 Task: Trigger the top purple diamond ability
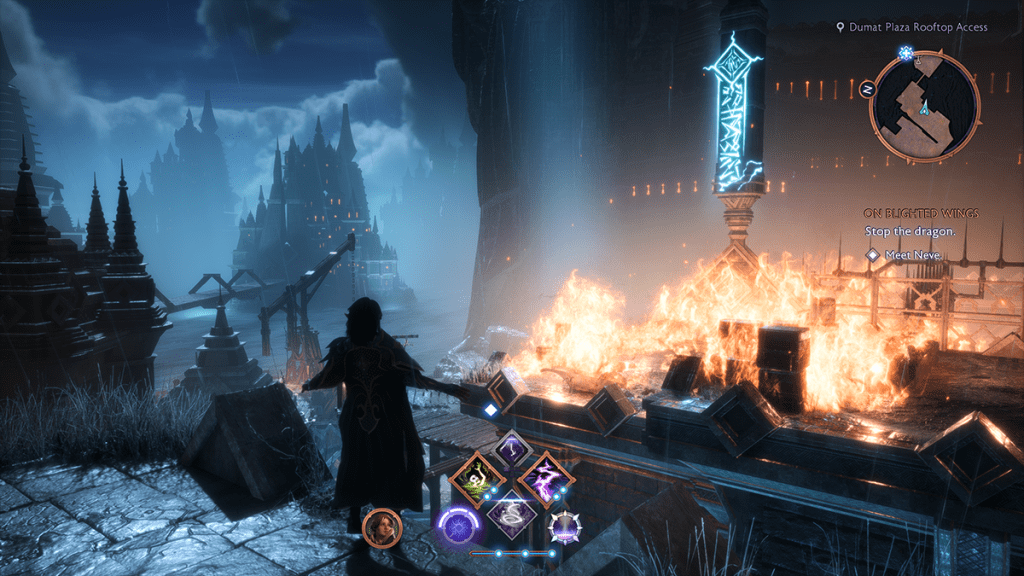512,451
